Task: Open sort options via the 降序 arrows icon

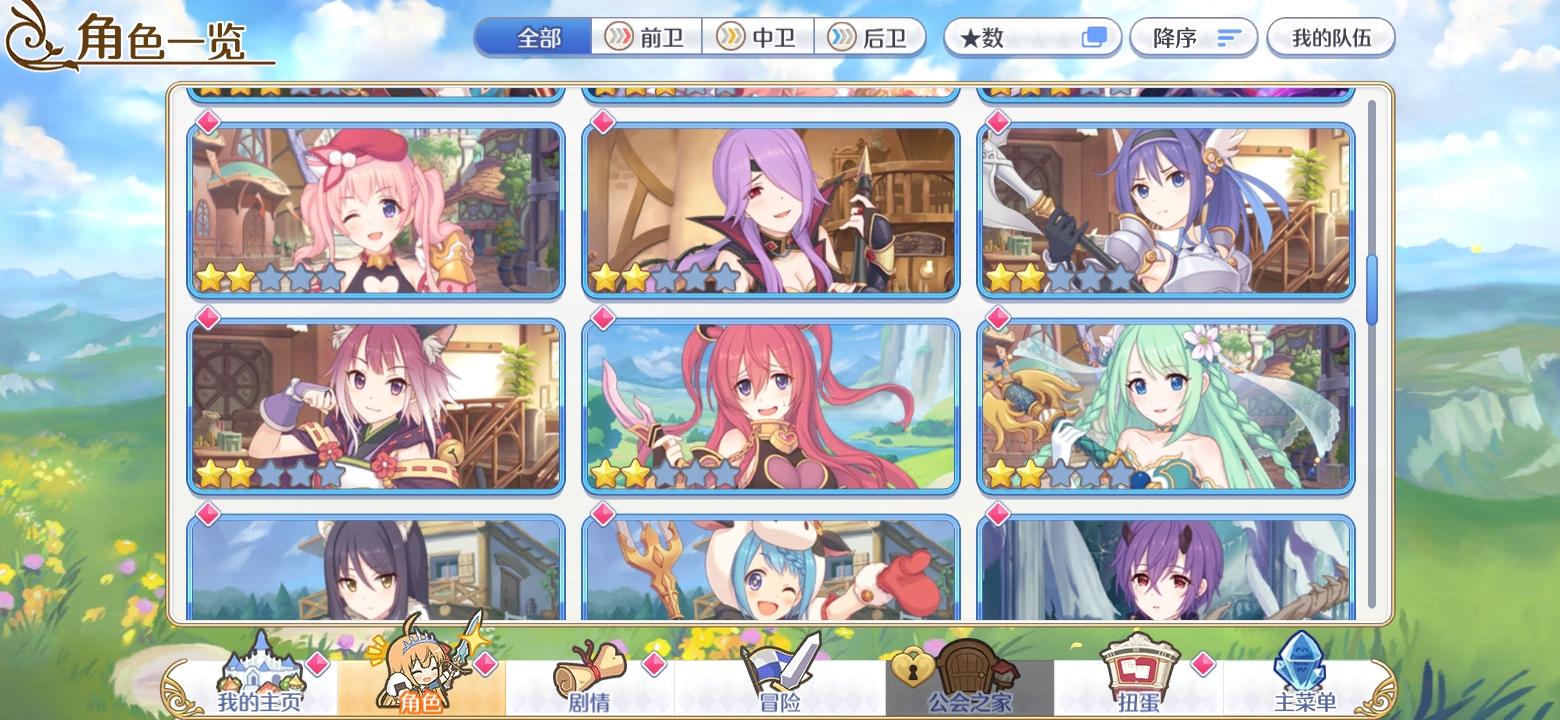Action: [x=1227, y=37]
